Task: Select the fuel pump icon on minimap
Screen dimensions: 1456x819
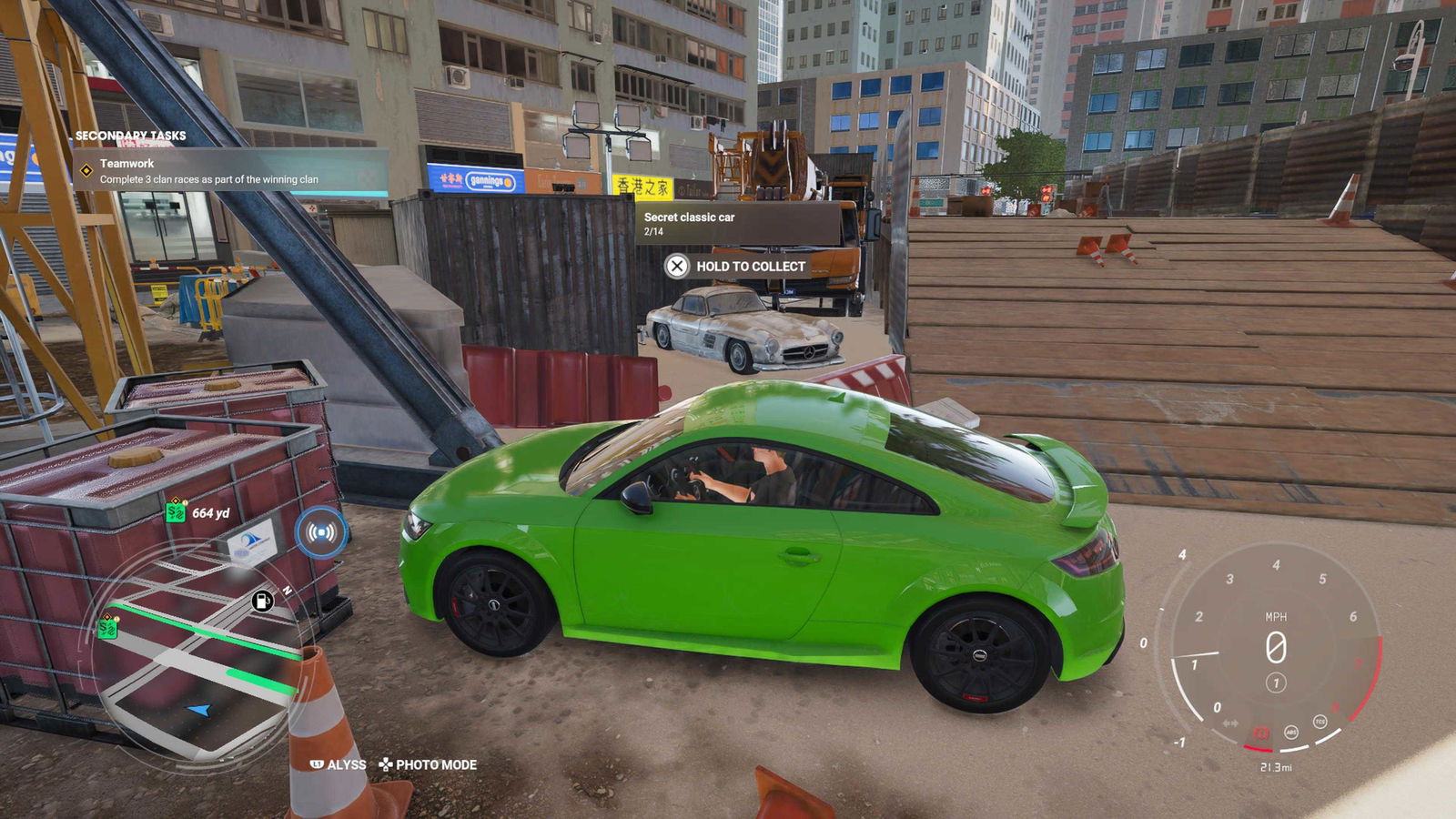Action: pyautogui.click(x=262, y=601)
